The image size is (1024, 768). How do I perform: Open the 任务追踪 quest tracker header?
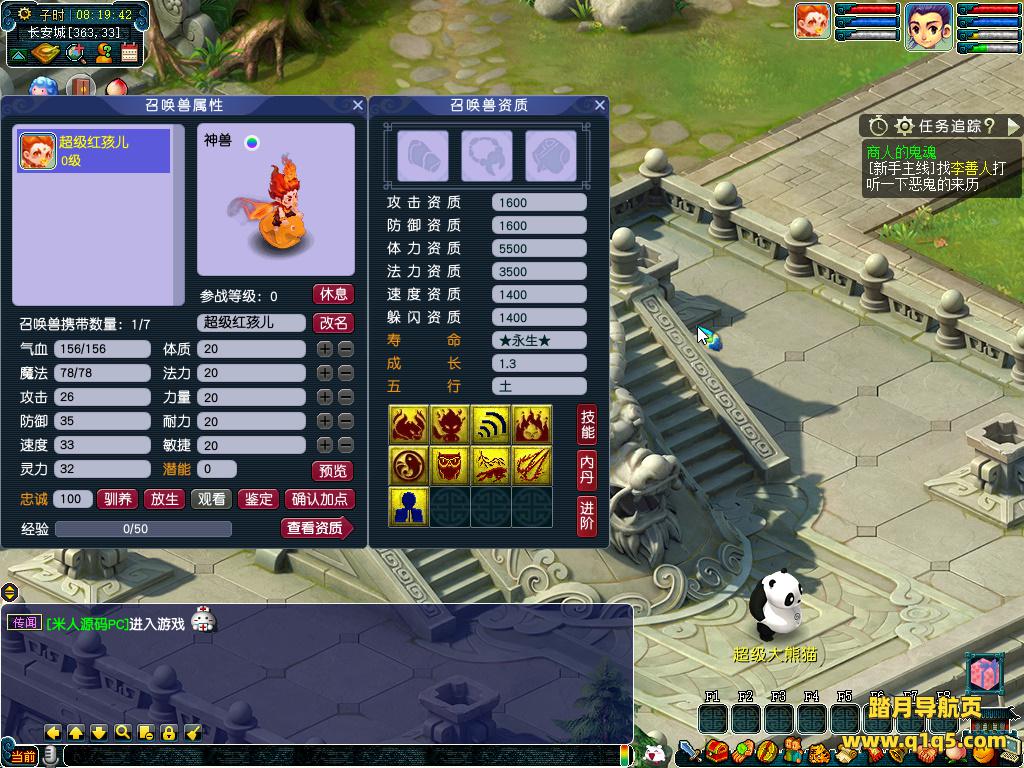940,126
